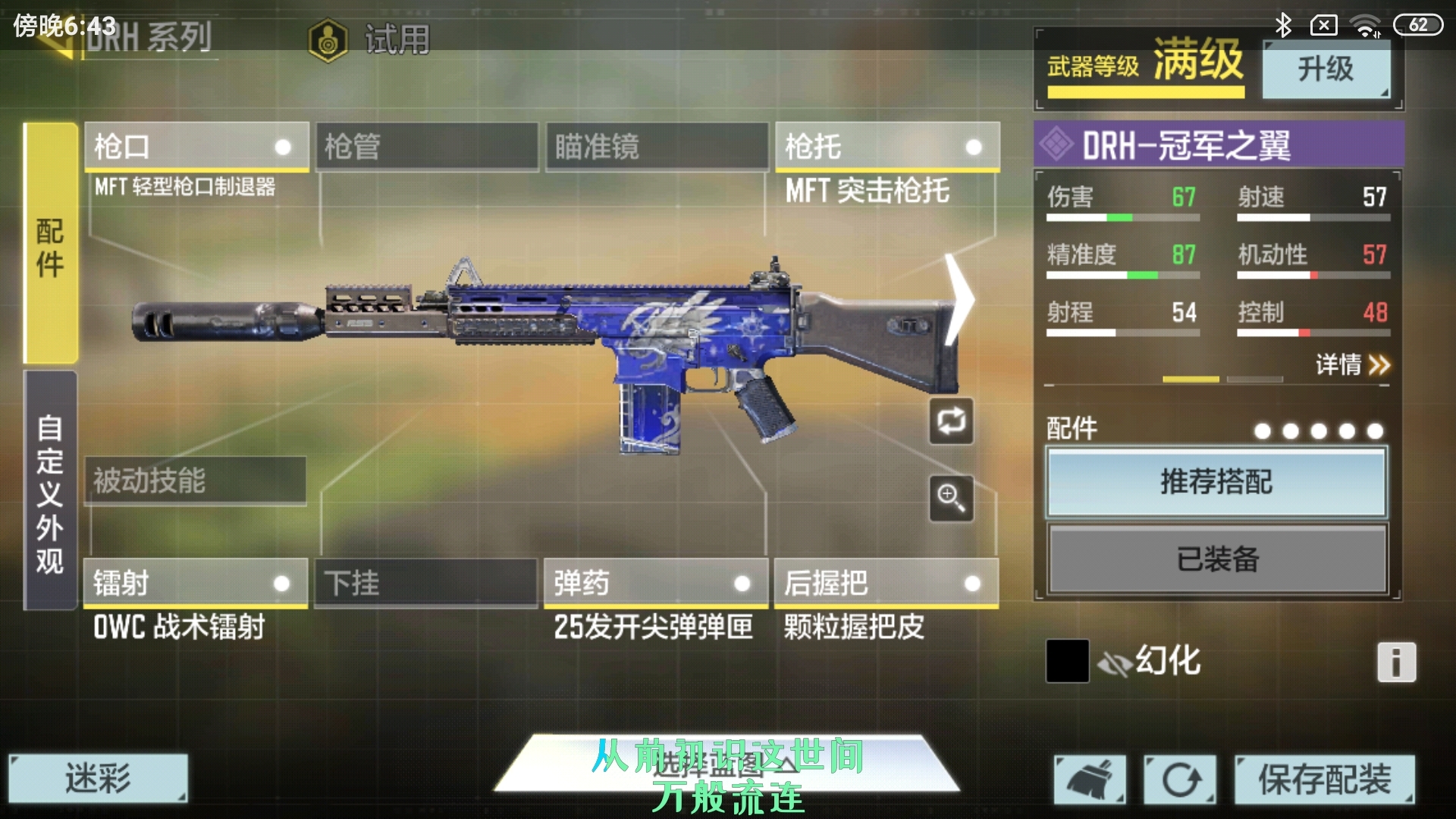Open the 迷彩 camo menu

point(98,778)
